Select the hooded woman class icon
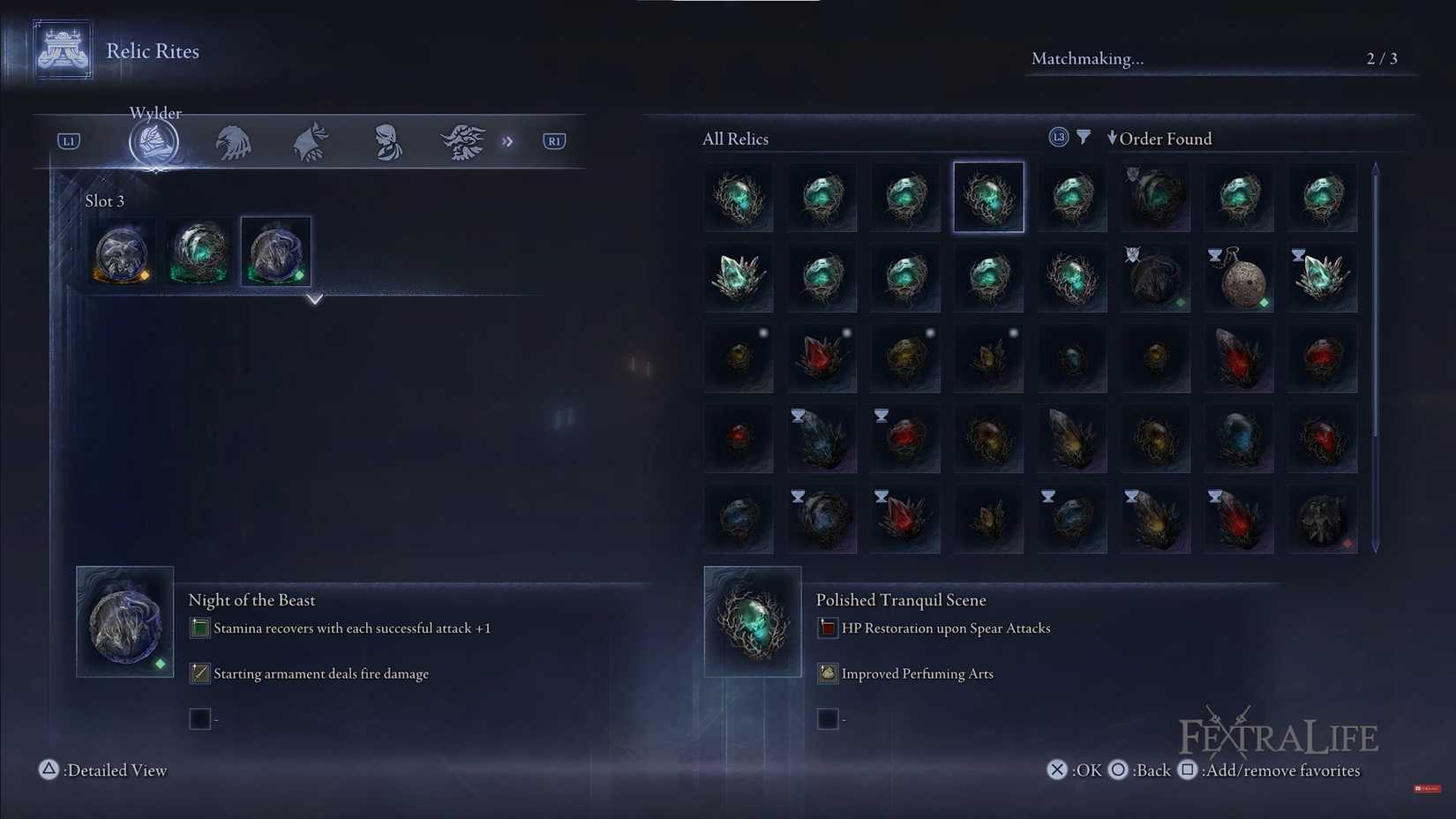 point(387,142)
